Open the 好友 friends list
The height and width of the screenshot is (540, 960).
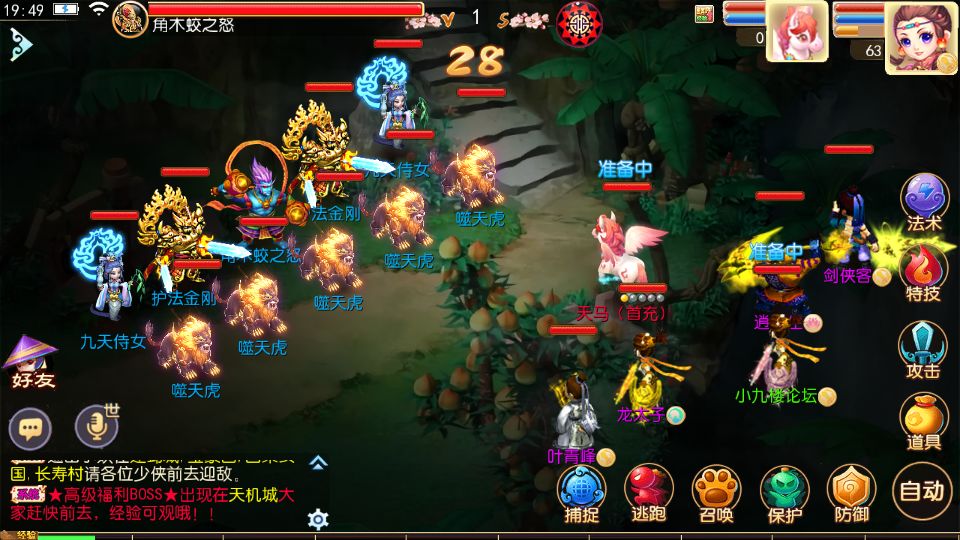point(31,360)
